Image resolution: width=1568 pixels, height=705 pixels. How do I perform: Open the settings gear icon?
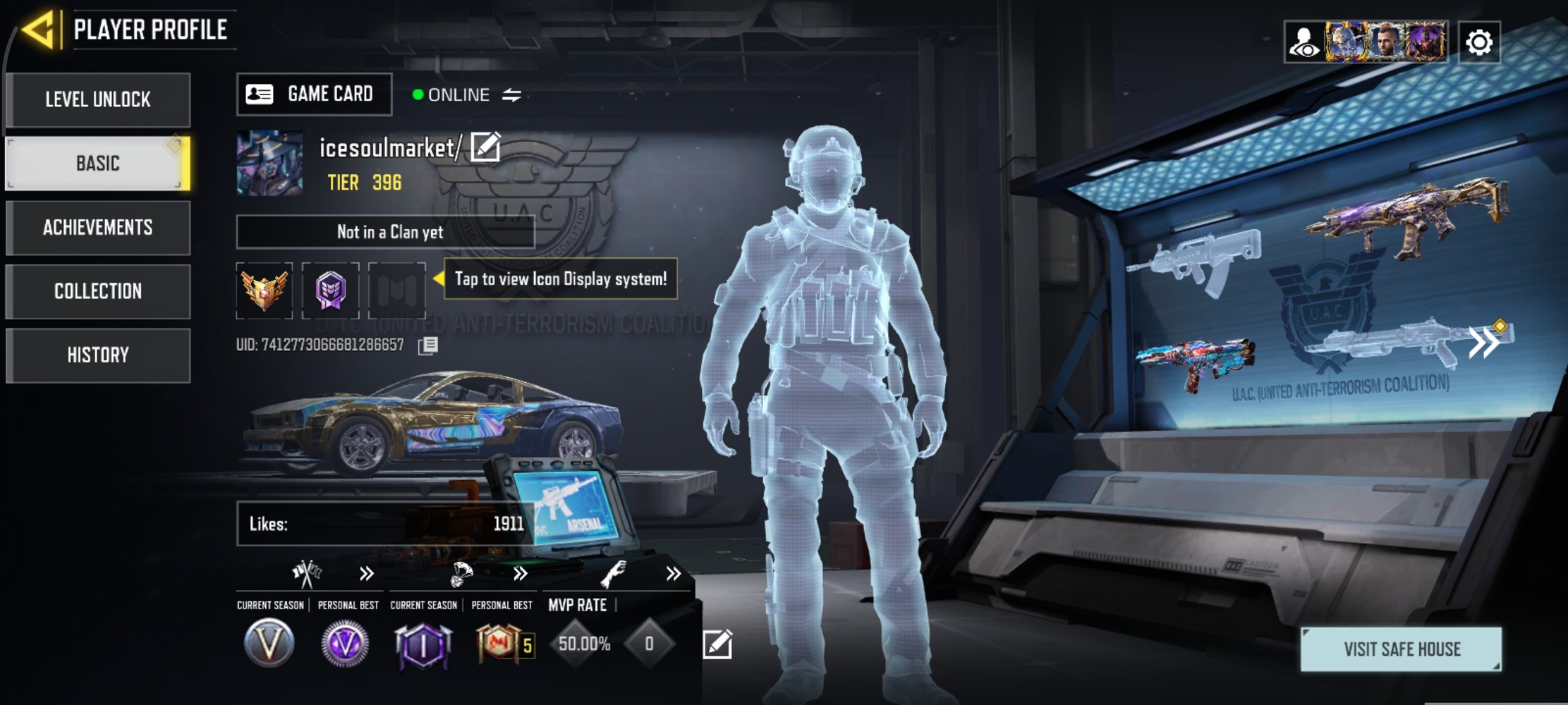pyautogui.click(x=1478, y=42)
